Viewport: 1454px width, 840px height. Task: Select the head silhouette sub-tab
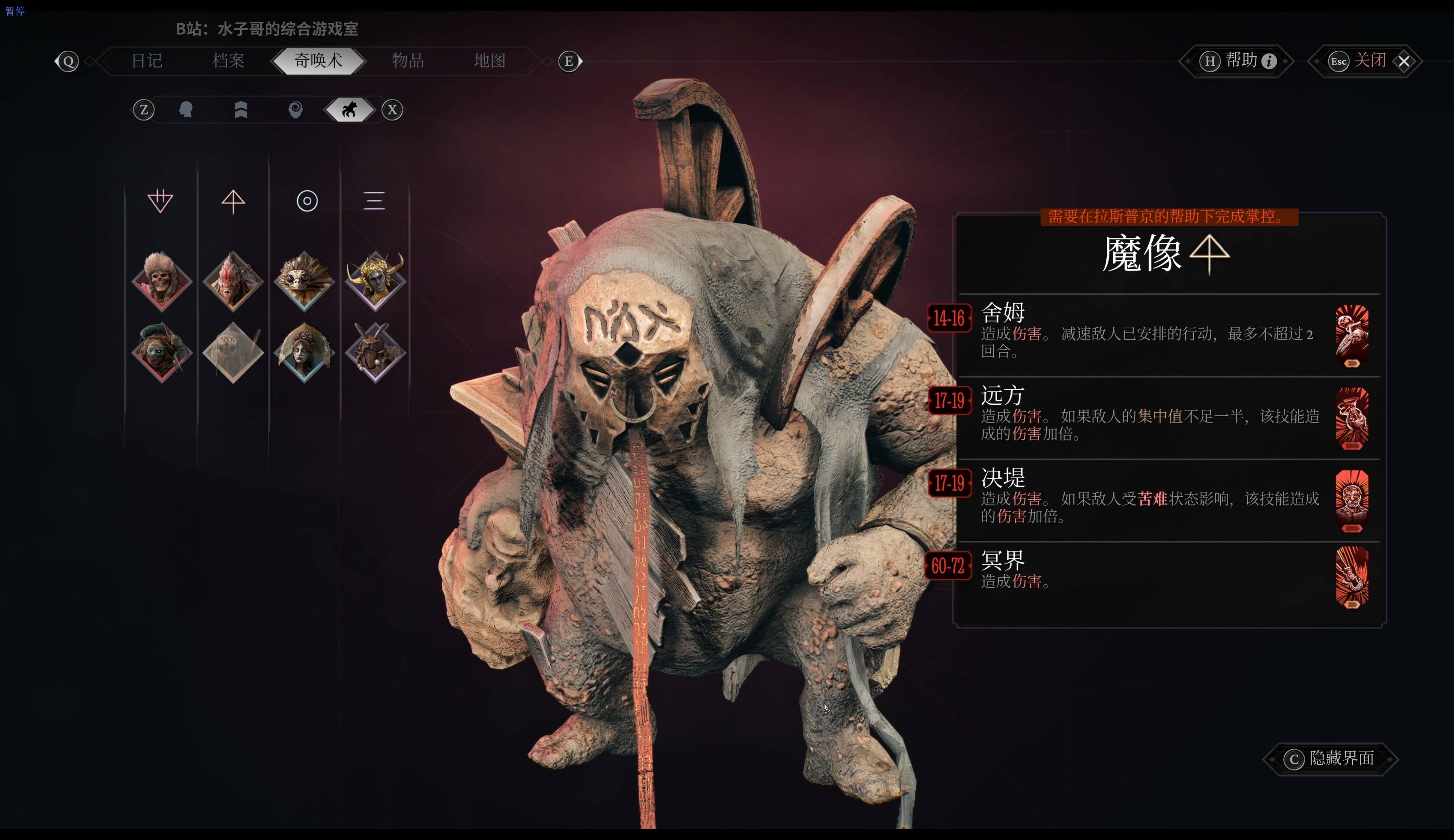coord(186,110)
